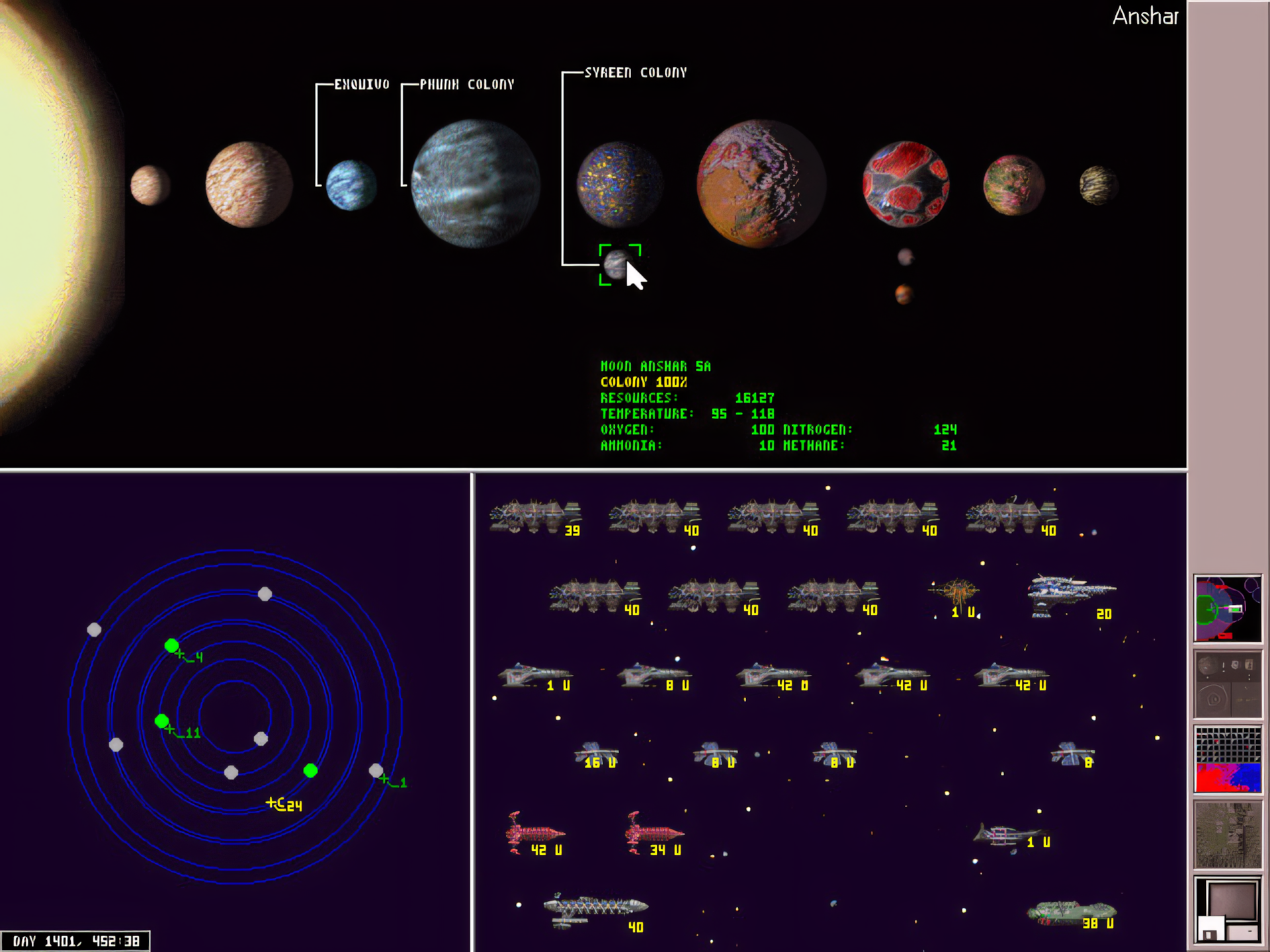Screen dimensions: 1270x952
Task: Select the red freighter labeled 34 U
Action: tap(655, 832)
